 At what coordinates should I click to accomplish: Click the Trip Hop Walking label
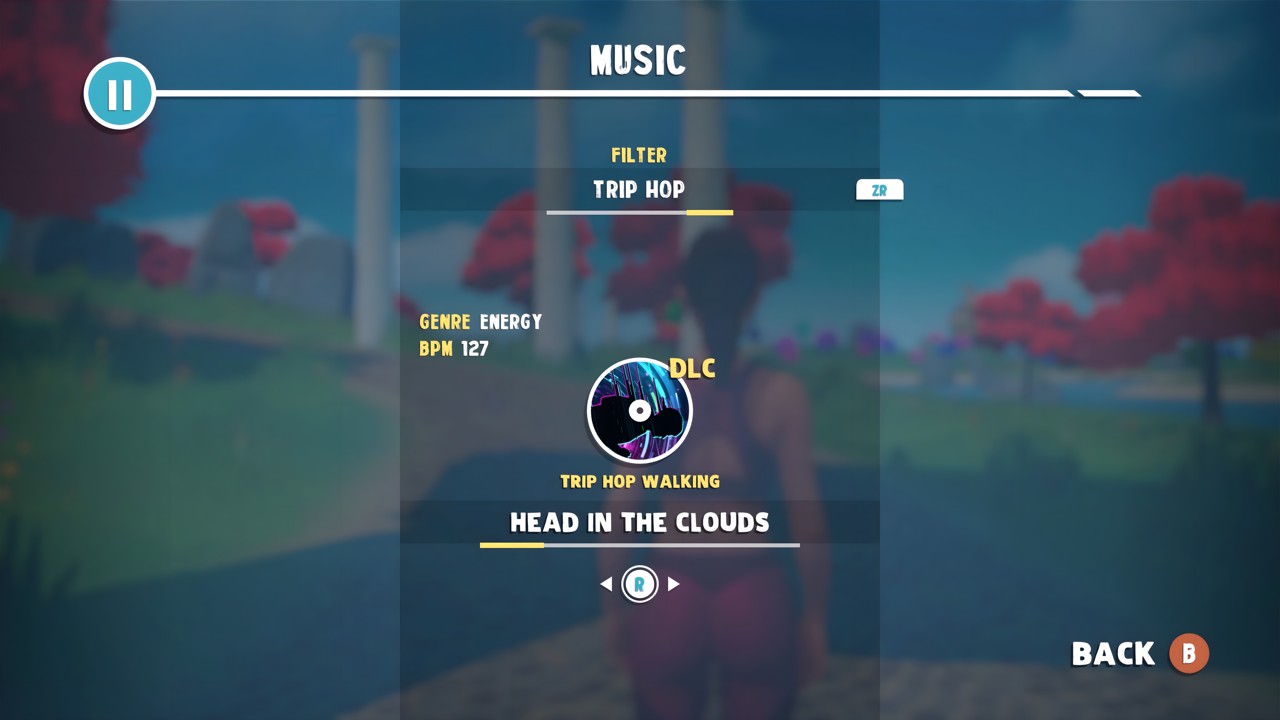pyautogui.click(x=640, y=481)
